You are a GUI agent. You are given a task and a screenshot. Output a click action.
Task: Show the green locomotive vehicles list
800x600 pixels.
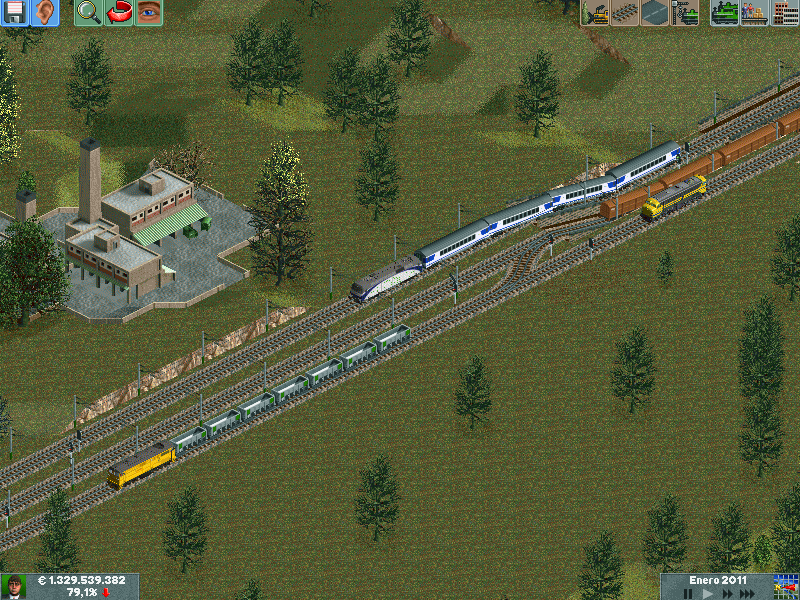click(725, 12)
